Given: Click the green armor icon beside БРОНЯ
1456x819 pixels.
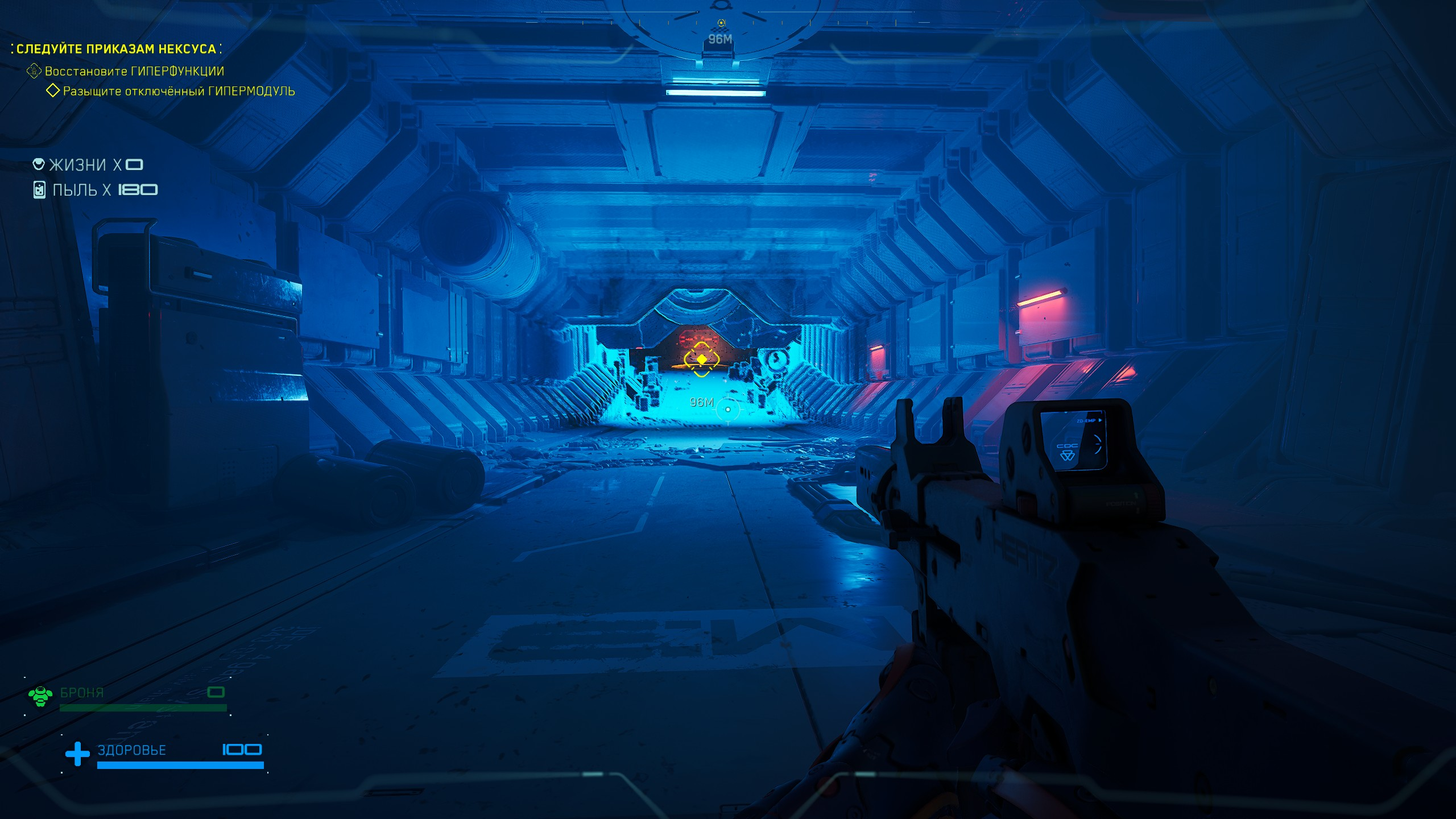Looking at the screenshot, I should pyautogui.click(x=40, y=696).
